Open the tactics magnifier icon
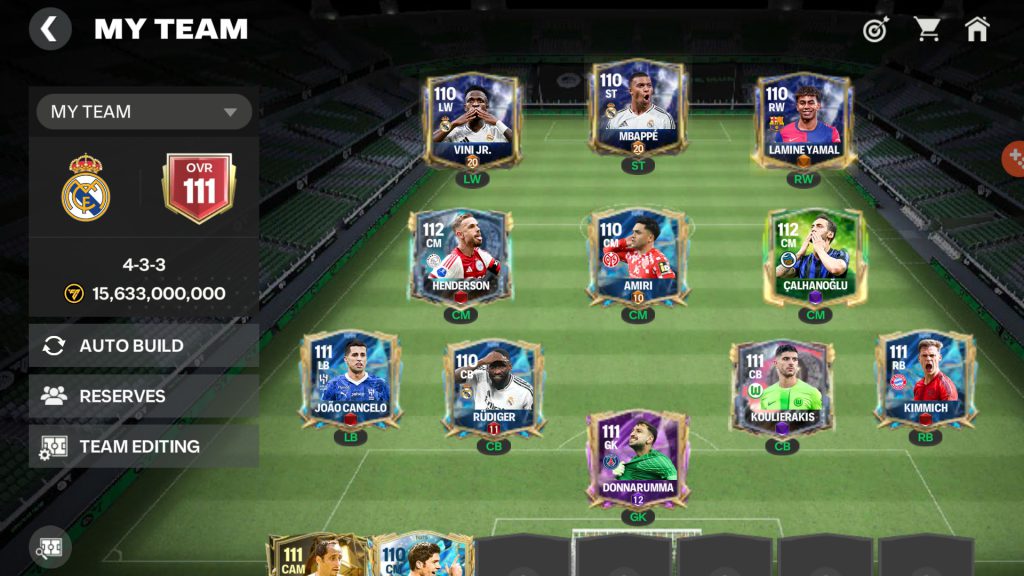Screen dimensions: 1024x576 pos(50,547)
